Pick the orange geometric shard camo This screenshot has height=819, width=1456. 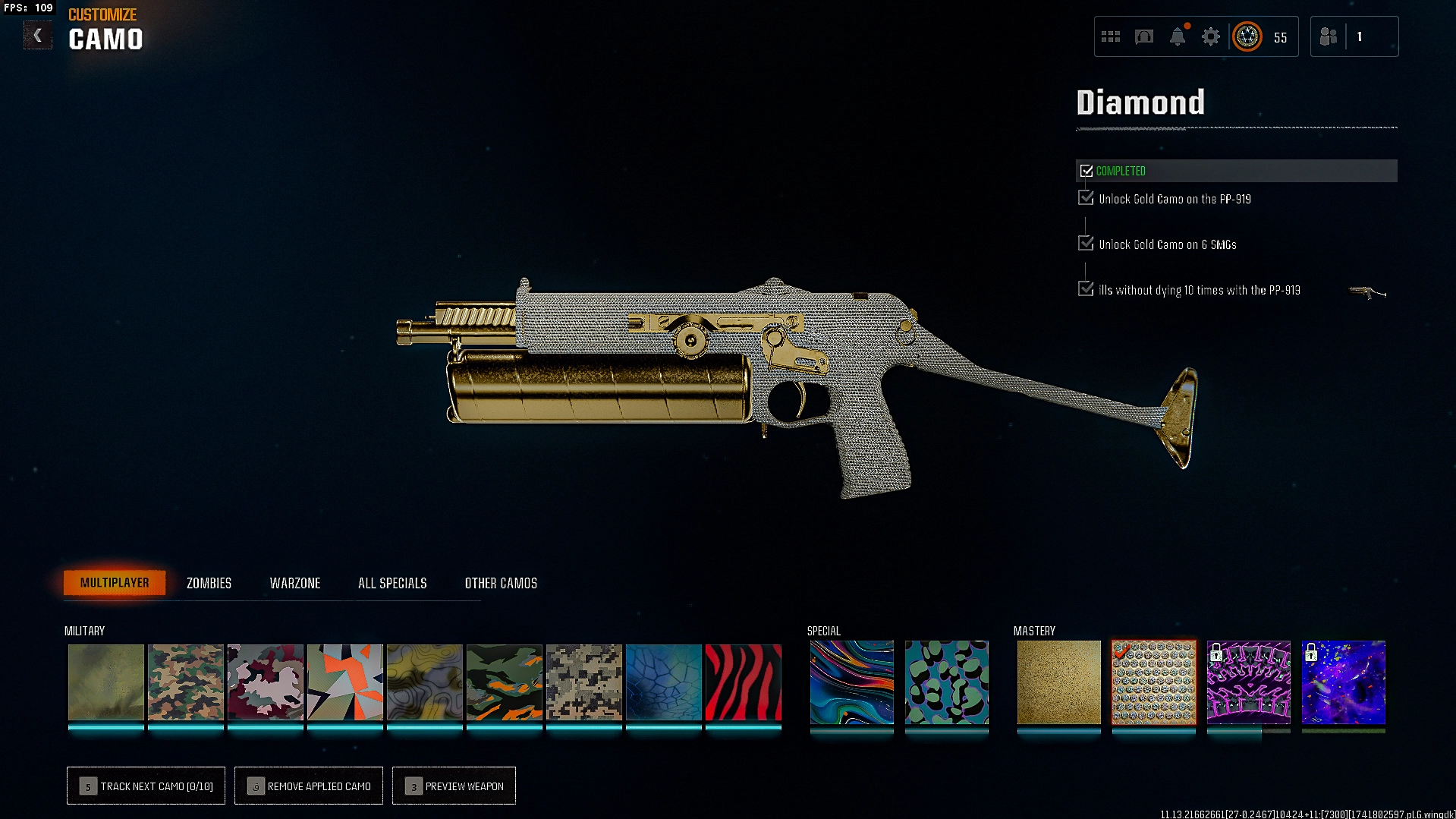(345, 682)
